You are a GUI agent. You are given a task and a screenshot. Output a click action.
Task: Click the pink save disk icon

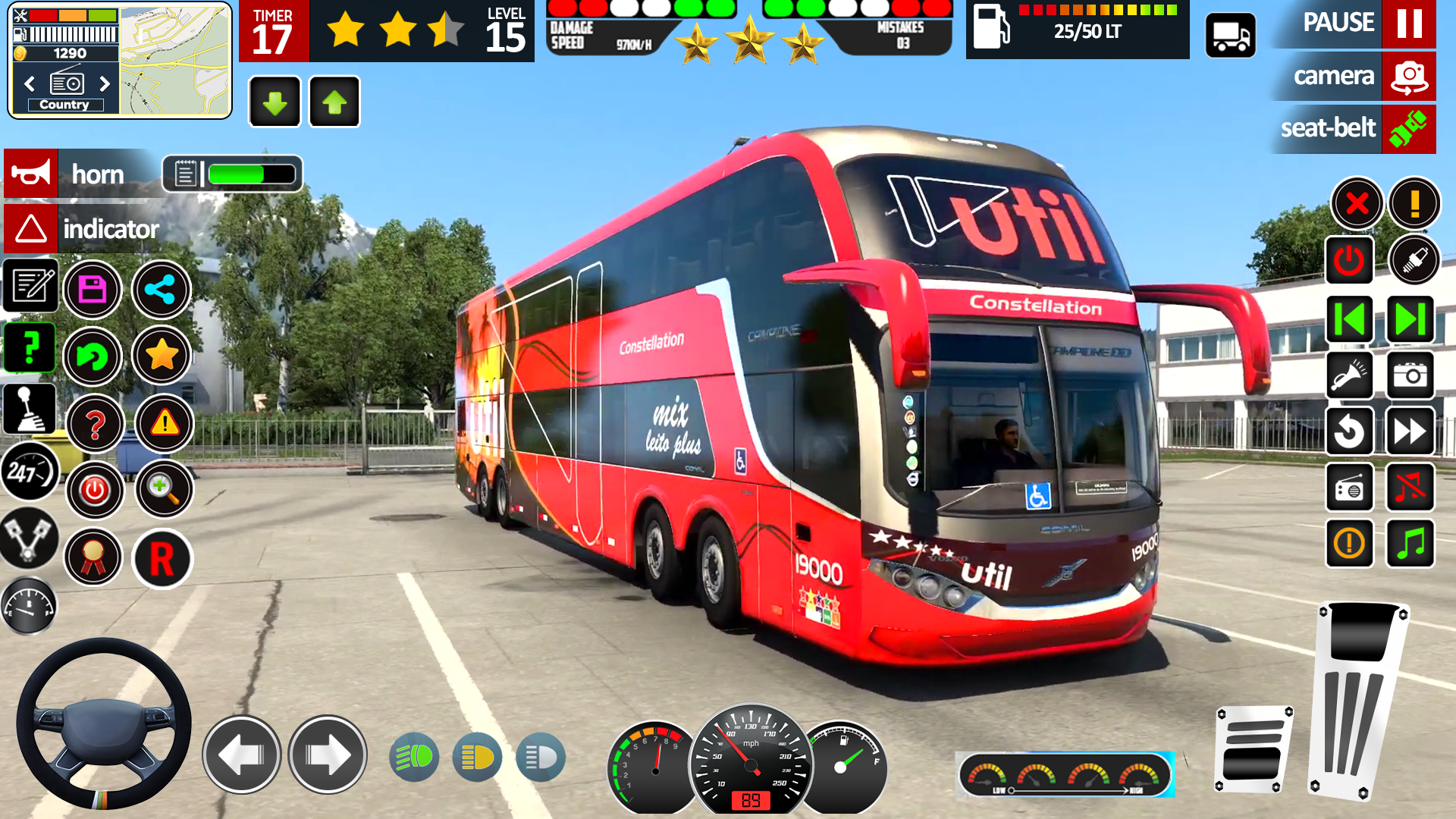[93, 290]
